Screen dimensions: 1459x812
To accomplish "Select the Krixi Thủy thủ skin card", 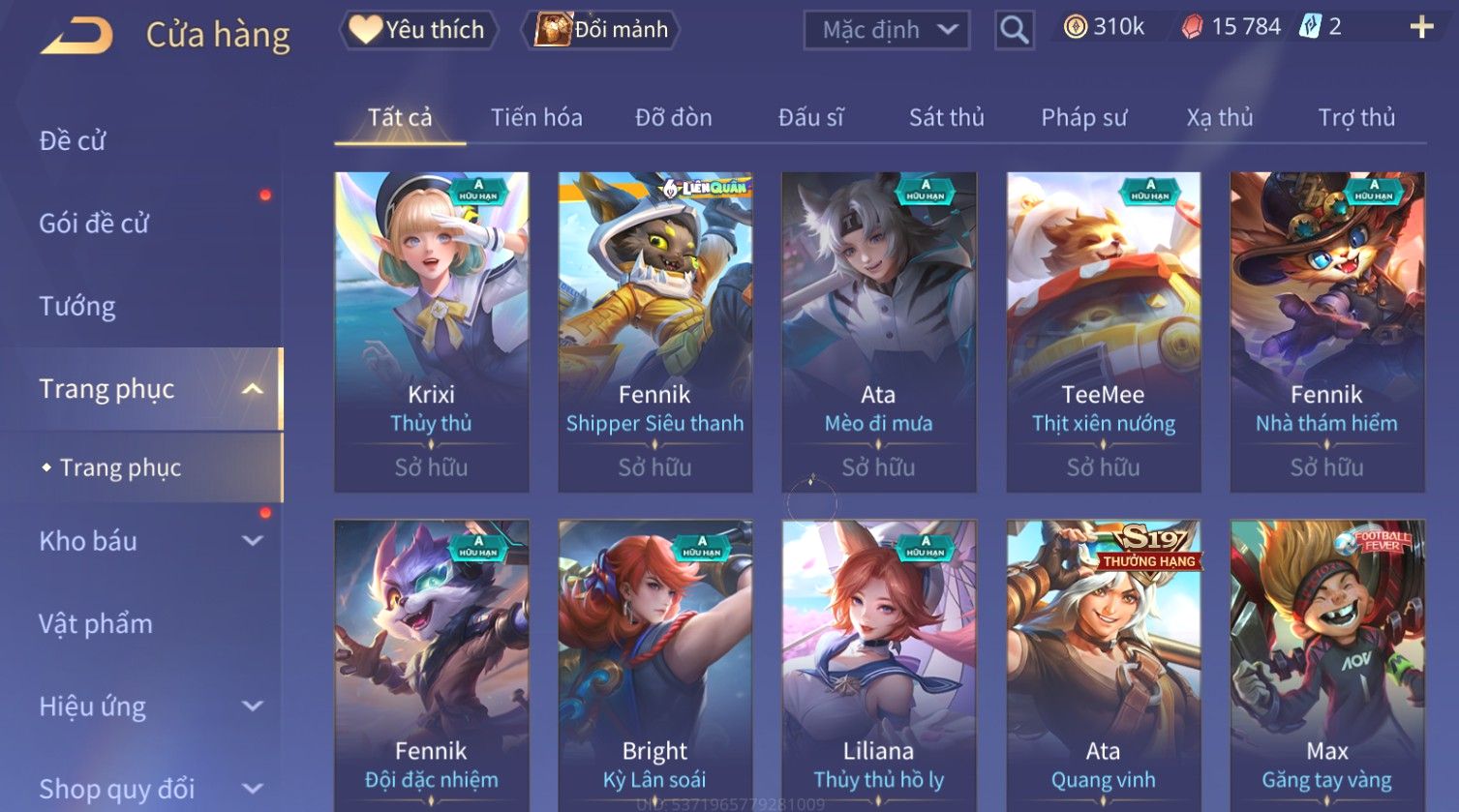I will [x=431, y=331].
